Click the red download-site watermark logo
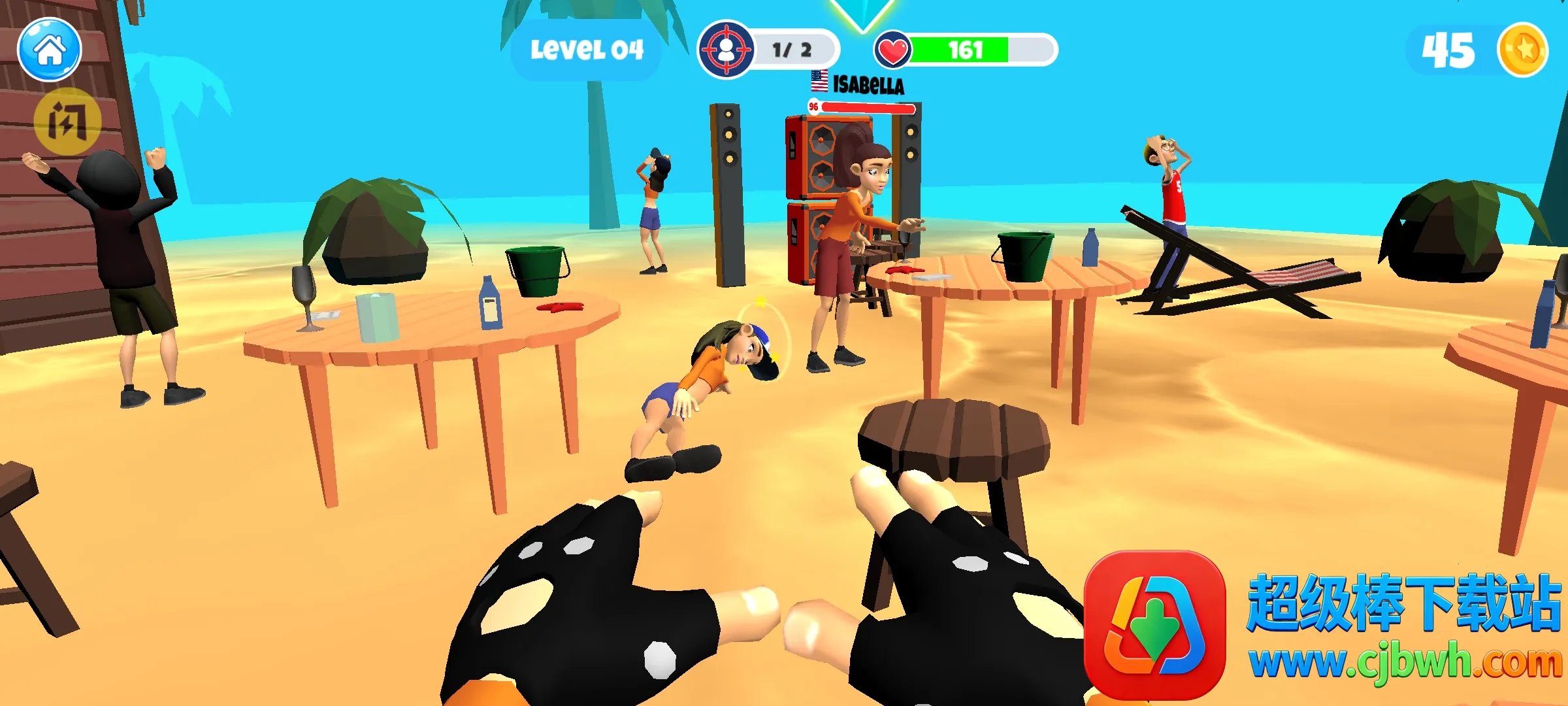1568x706 pixels. pos(1154,624)
